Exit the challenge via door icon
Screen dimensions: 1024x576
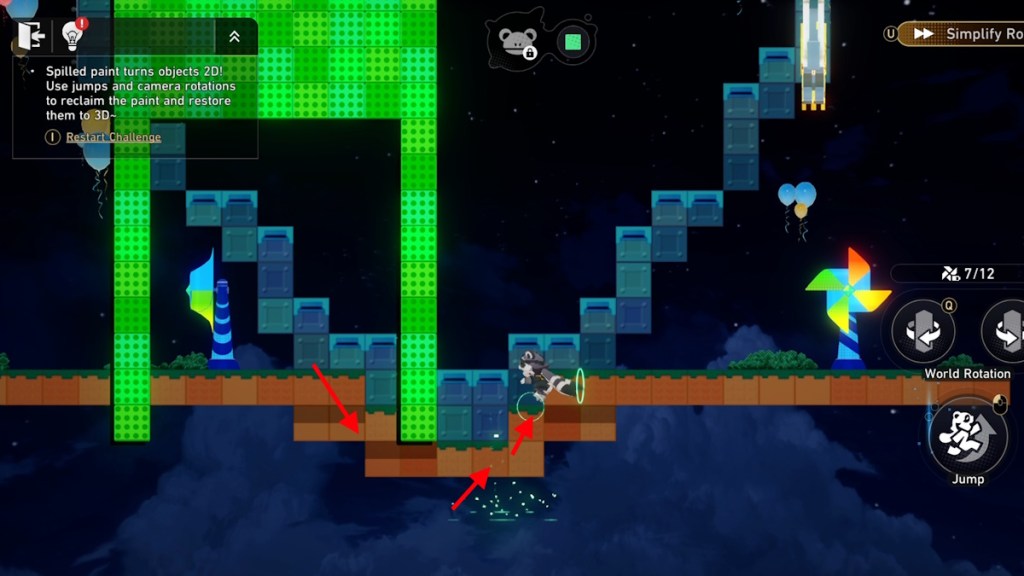(x=31, y=36)
